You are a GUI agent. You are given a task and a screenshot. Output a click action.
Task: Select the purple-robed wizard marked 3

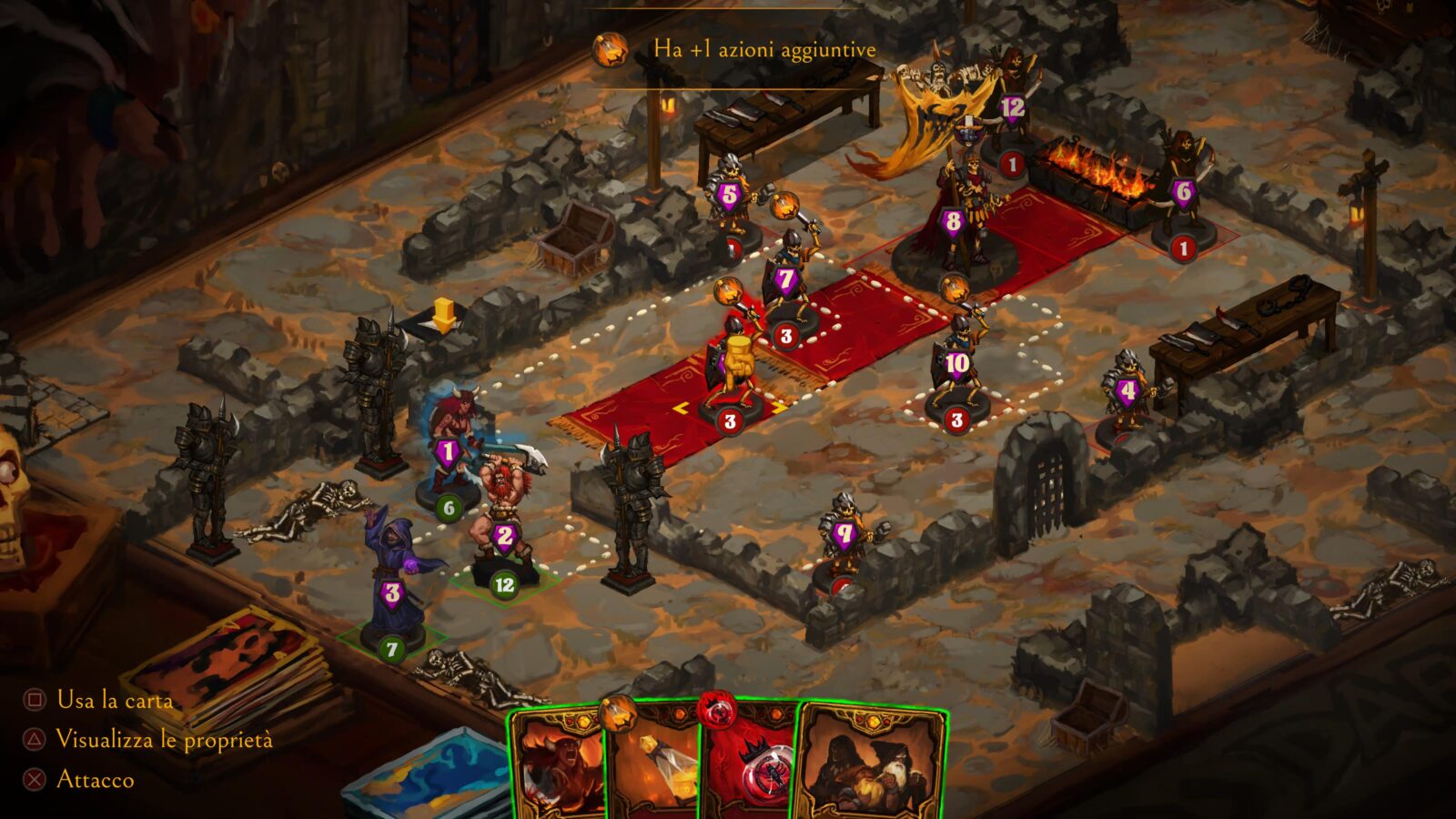(391, 582)
